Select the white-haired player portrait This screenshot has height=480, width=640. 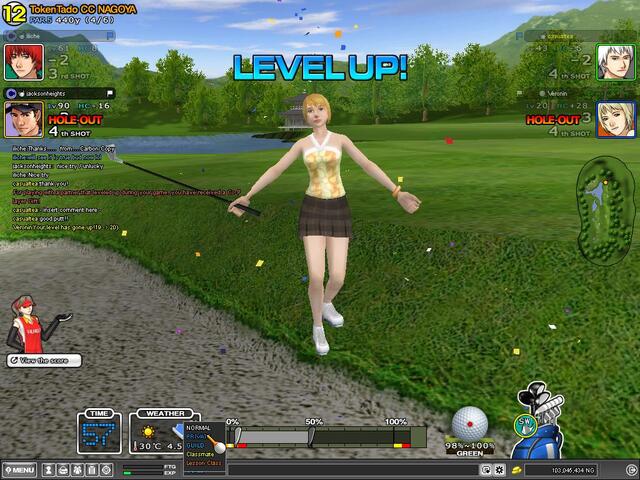[614, 62]
